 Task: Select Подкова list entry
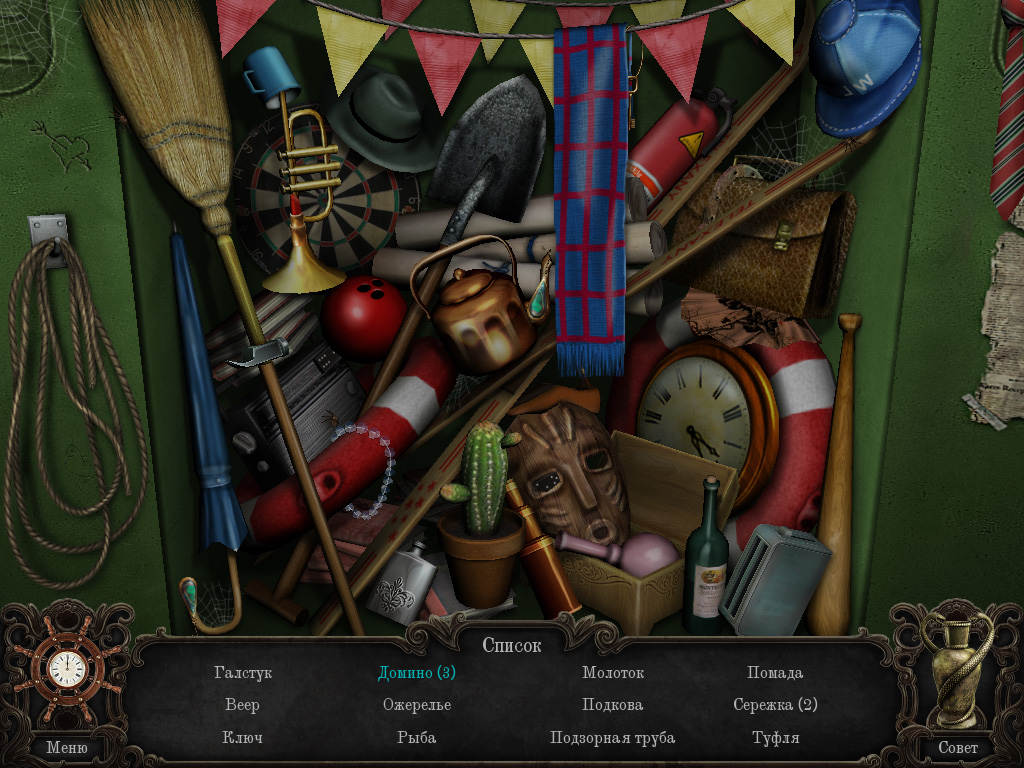pyautogui.click(x=613, y=705)
